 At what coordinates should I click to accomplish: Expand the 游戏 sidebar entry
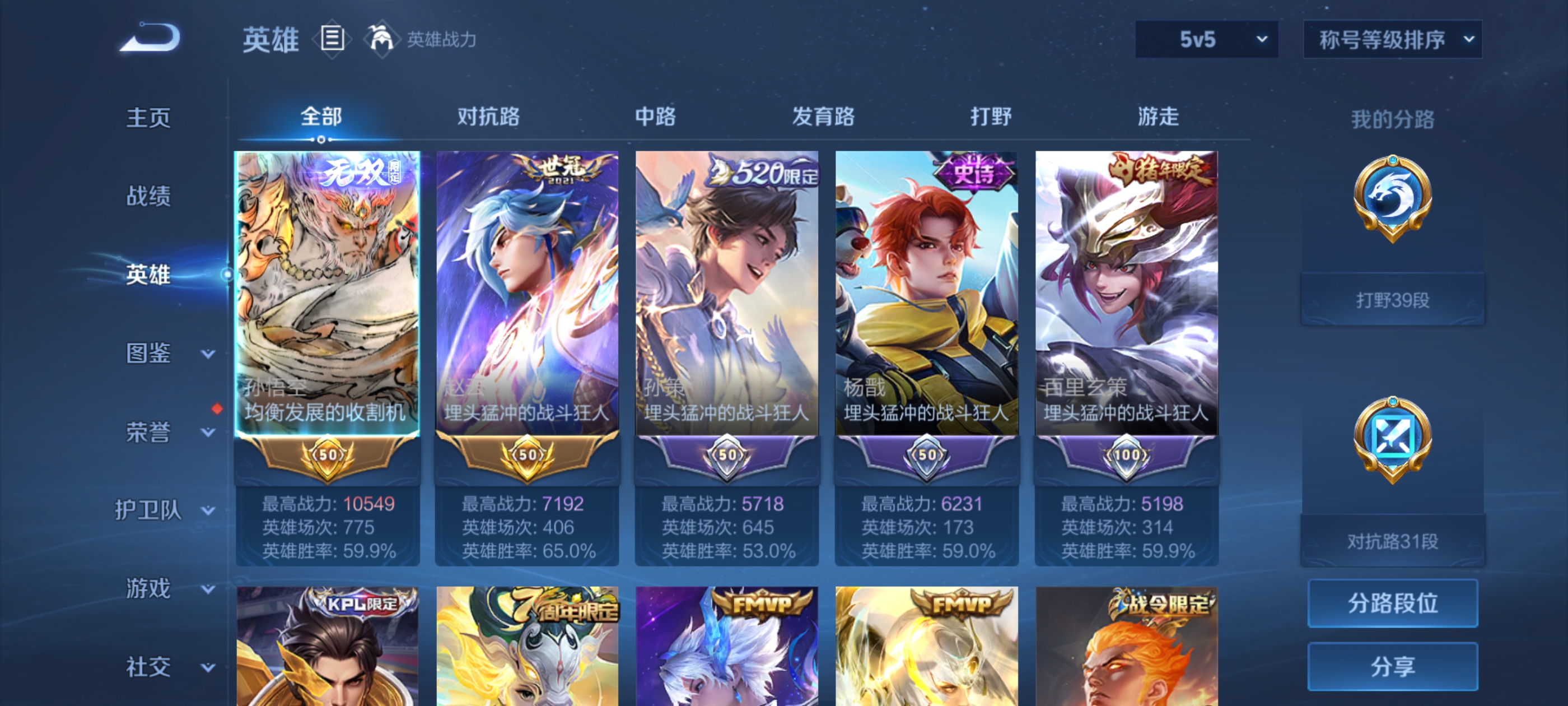pyautogui.click(x=147, y=588)
